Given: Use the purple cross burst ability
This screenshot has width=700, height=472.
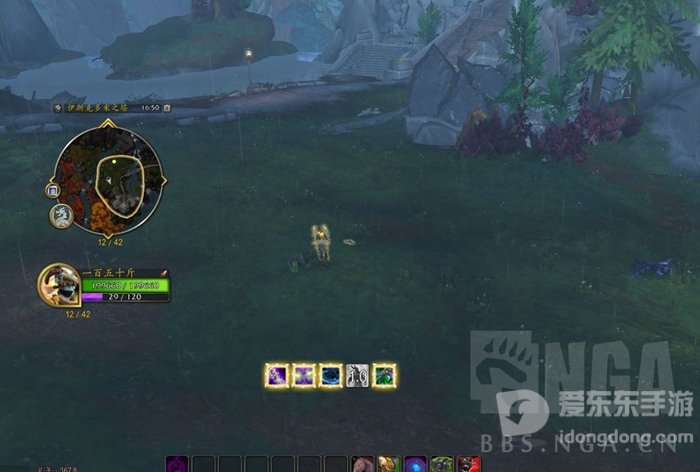Looking at the screenshot, I should click(303, 375).
